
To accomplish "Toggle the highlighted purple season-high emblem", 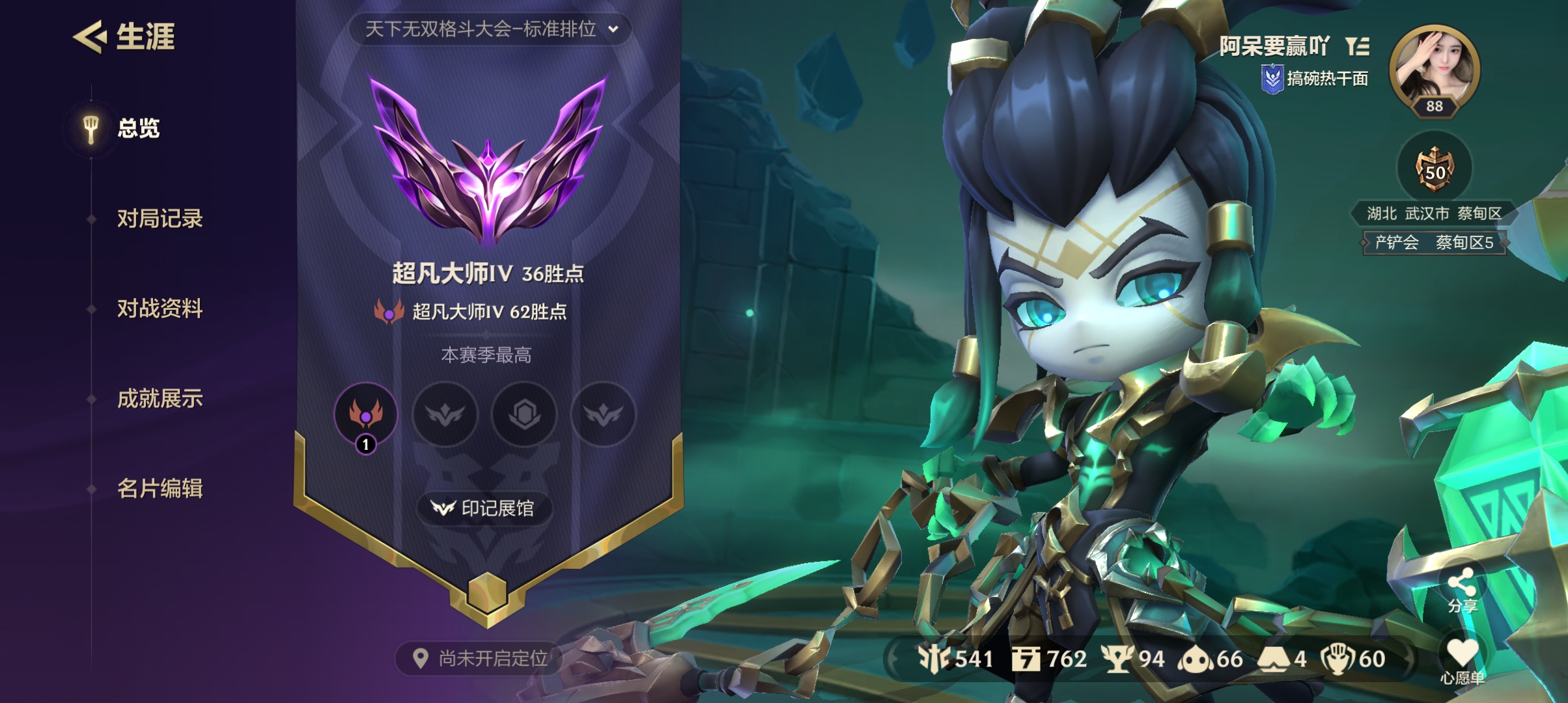I will [367, 415].
